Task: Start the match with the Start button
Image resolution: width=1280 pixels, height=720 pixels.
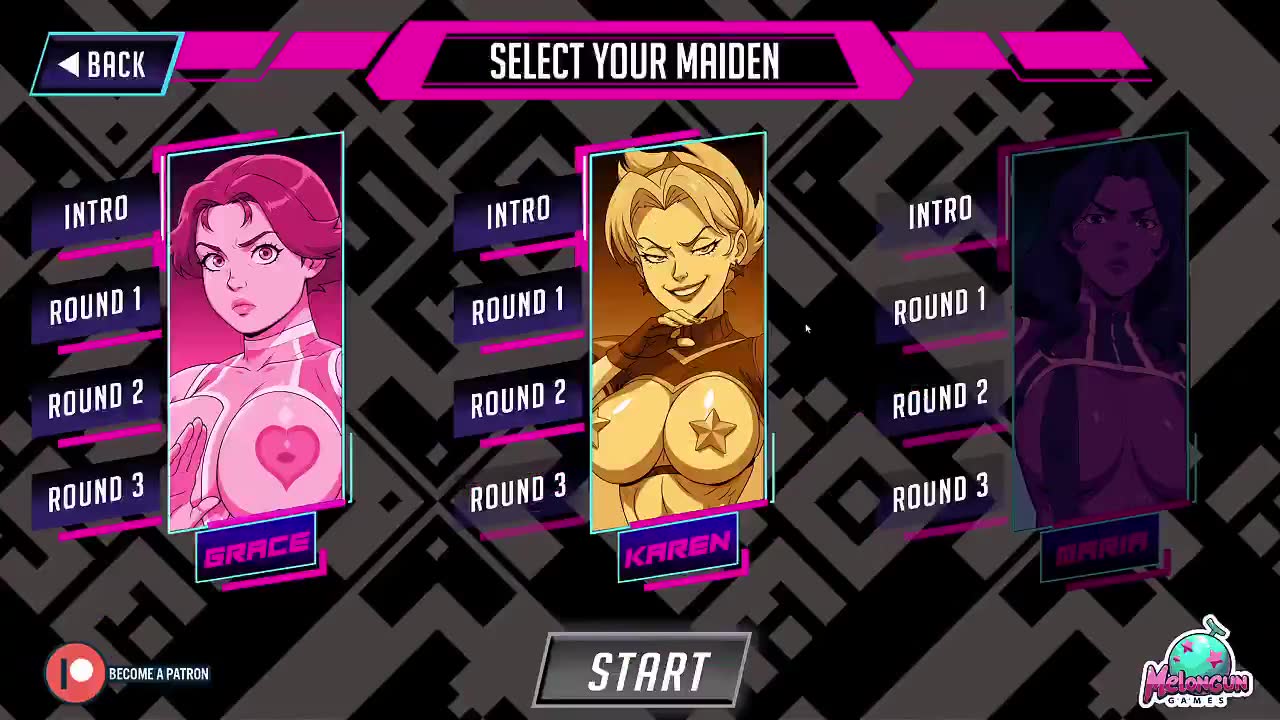Action: tap(646, 671)
